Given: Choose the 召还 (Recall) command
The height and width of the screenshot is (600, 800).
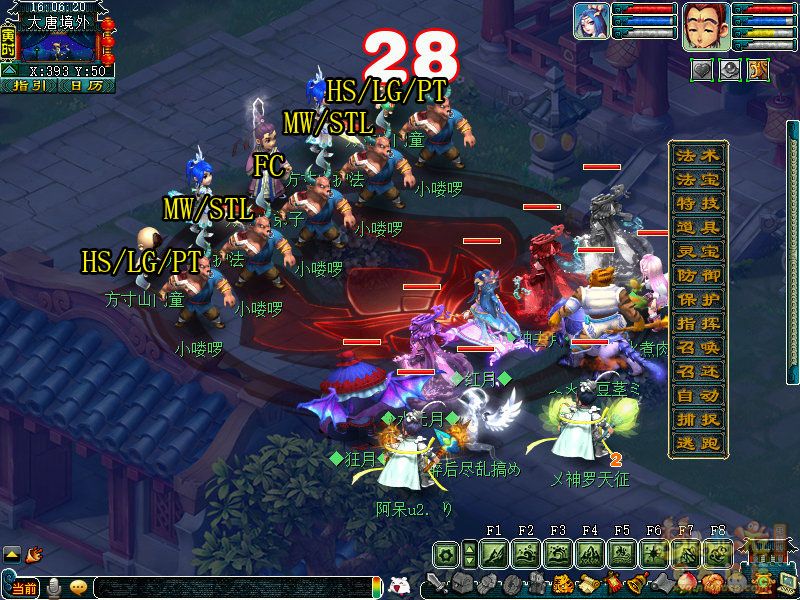Looking at the screenshot, I should tap(697, 371).
